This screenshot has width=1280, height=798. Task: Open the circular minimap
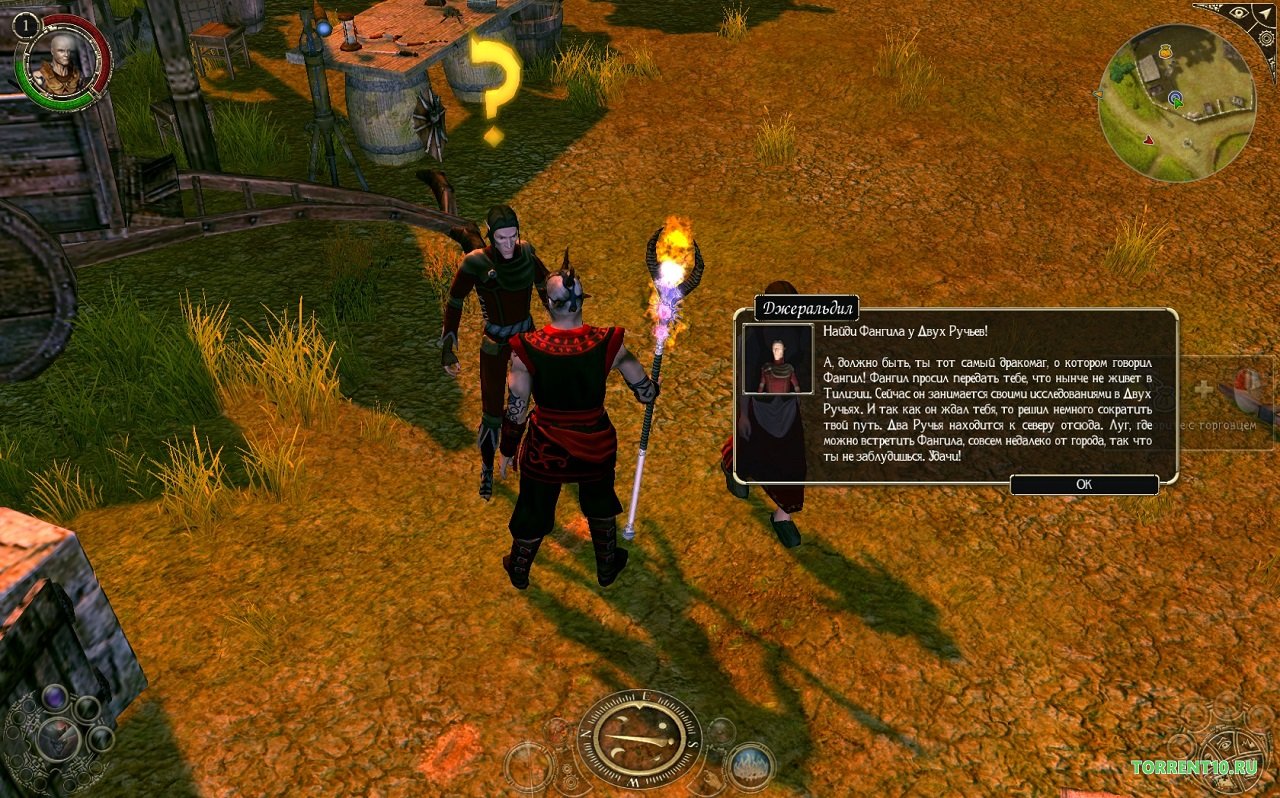(x=1175, y=103)
